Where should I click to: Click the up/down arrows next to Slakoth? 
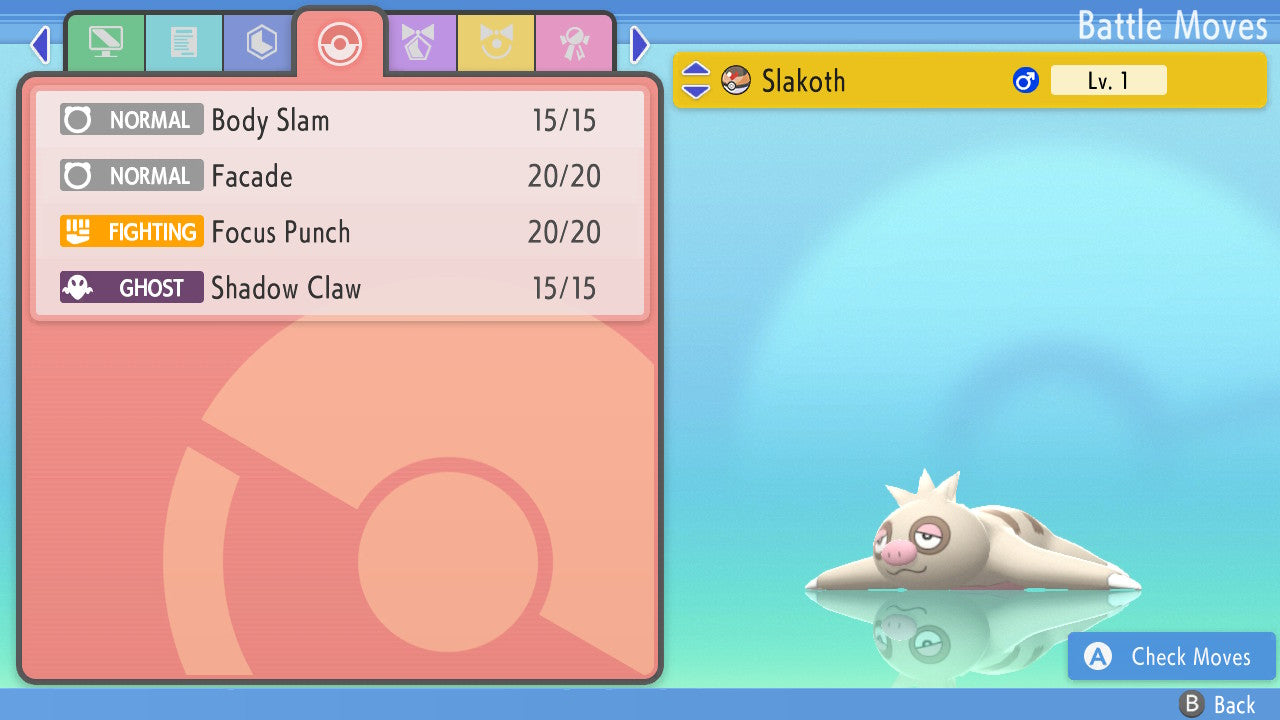coord(696,80)
